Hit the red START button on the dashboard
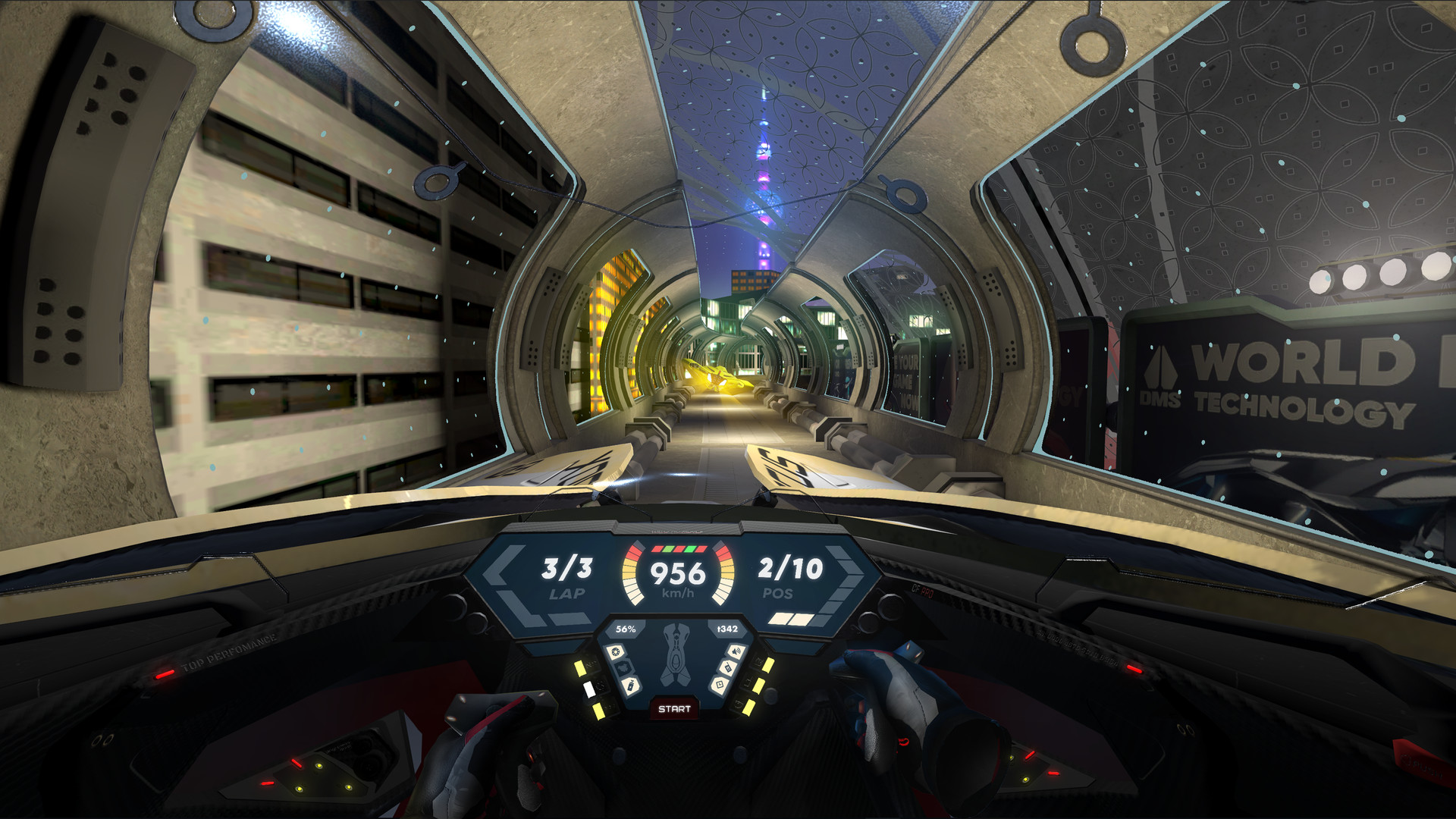Screen dimensions: 1456x819 674,709
